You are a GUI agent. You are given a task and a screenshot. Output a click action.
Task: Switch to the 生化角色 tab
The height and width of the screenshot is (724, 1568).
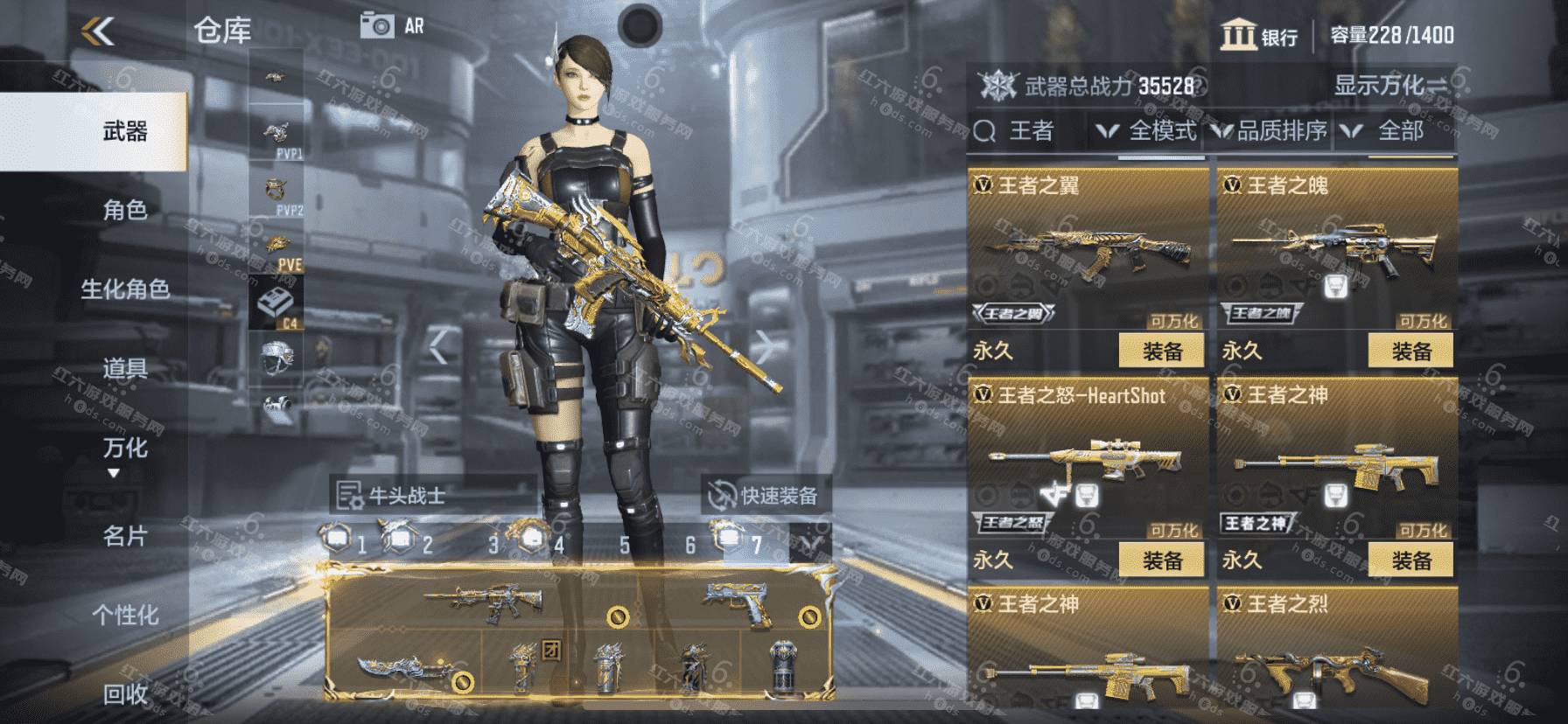click(x=124, y=289)
